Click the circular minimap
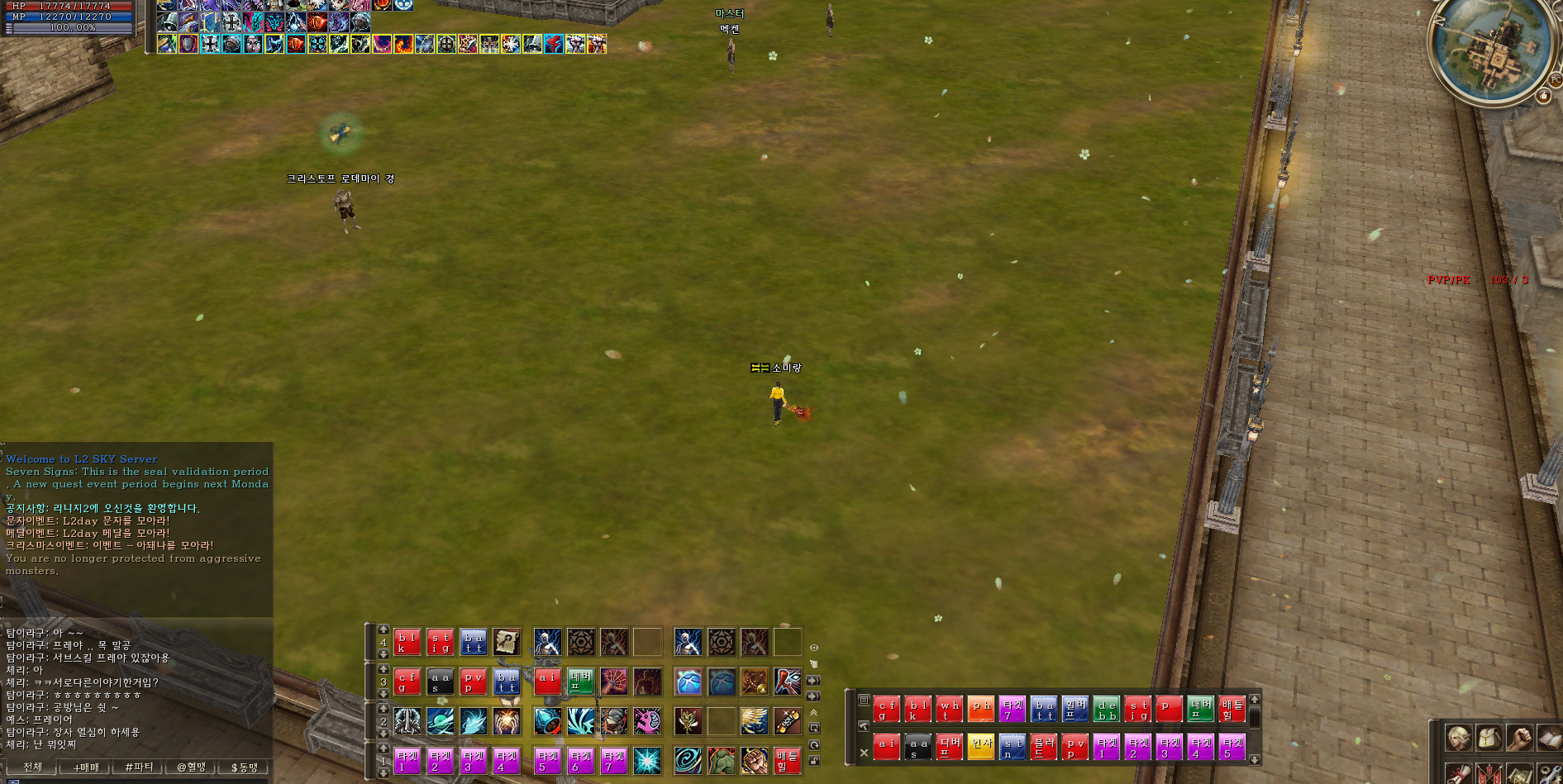Screen dimensions: 1563x784 pos(1490,48)
